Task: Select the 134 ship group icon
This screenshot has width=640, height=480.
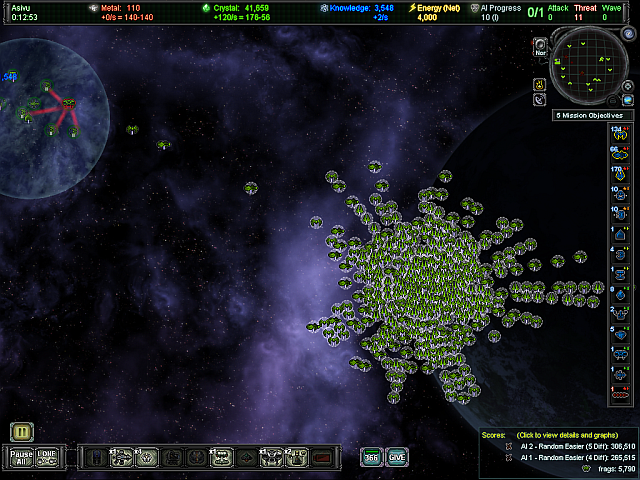Action: pos(619,134)
